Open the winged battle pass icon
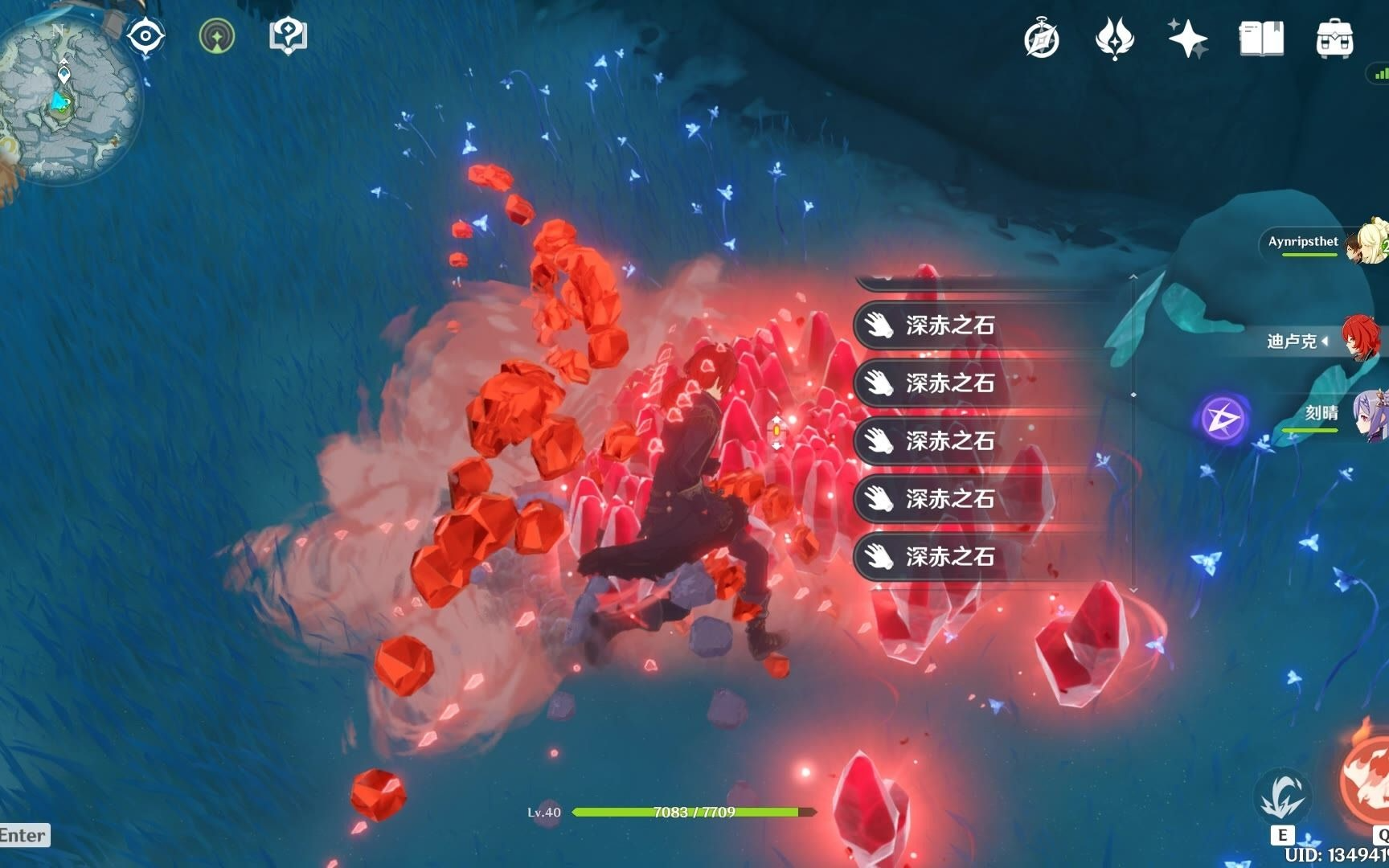The height and width of the screenshot is (868, 1389). coord(1114,39)
